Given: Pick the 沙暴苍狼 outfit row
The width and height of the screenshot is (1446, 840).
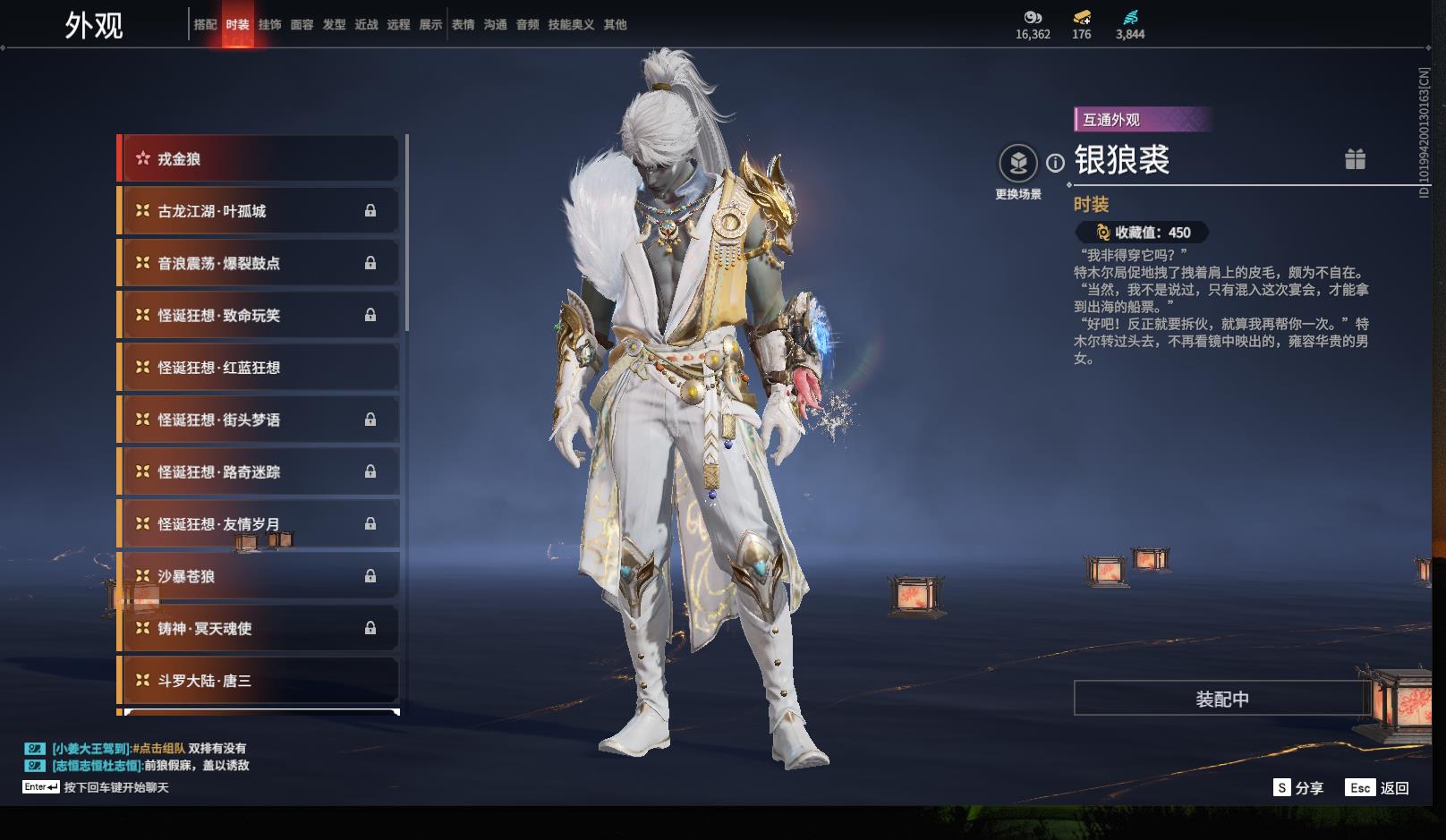Looking at the screenshot, I should 259,576.
